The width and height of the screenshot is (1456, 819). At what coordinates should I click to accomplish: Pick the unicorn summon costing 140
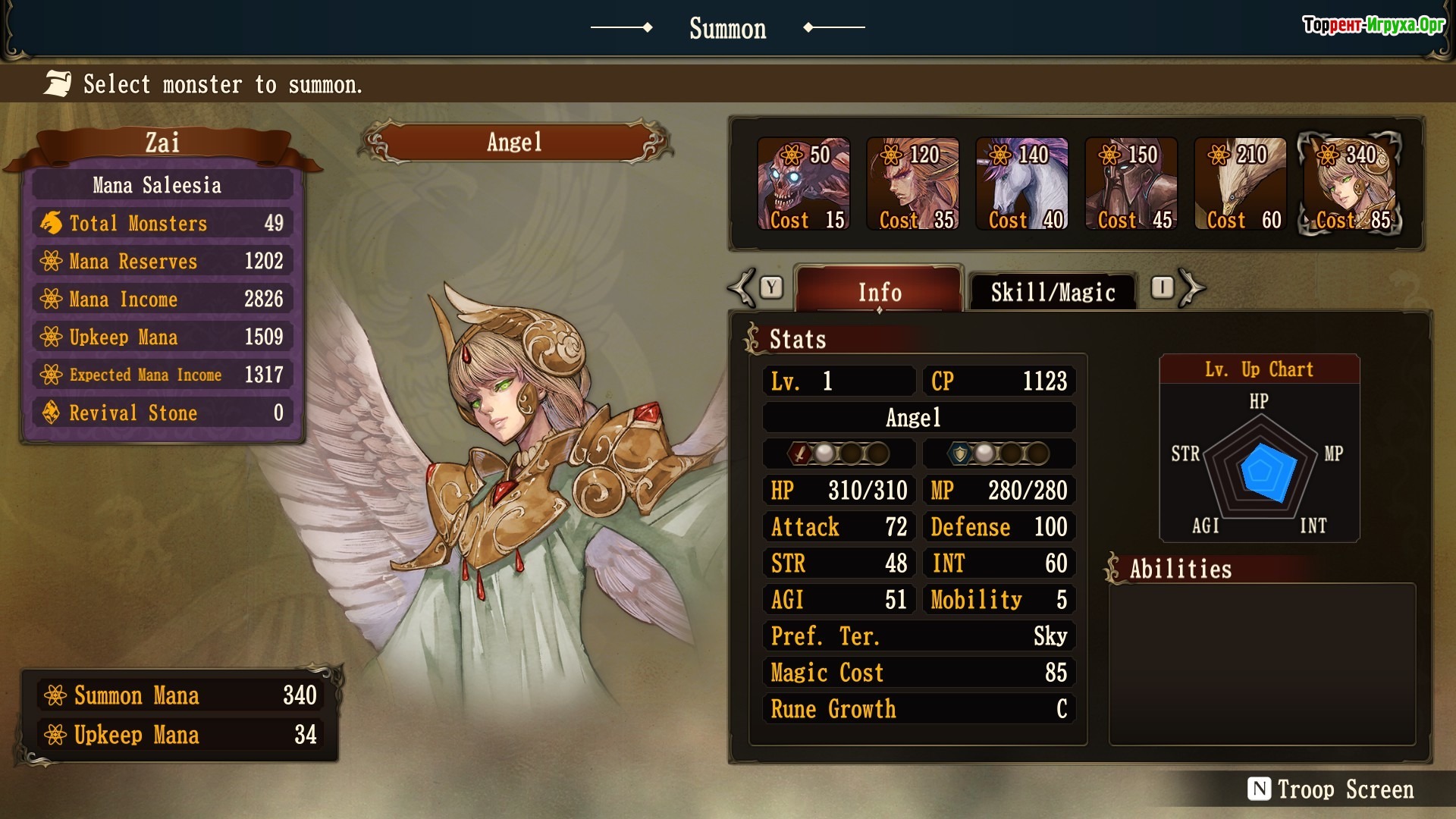point(1022,184)
